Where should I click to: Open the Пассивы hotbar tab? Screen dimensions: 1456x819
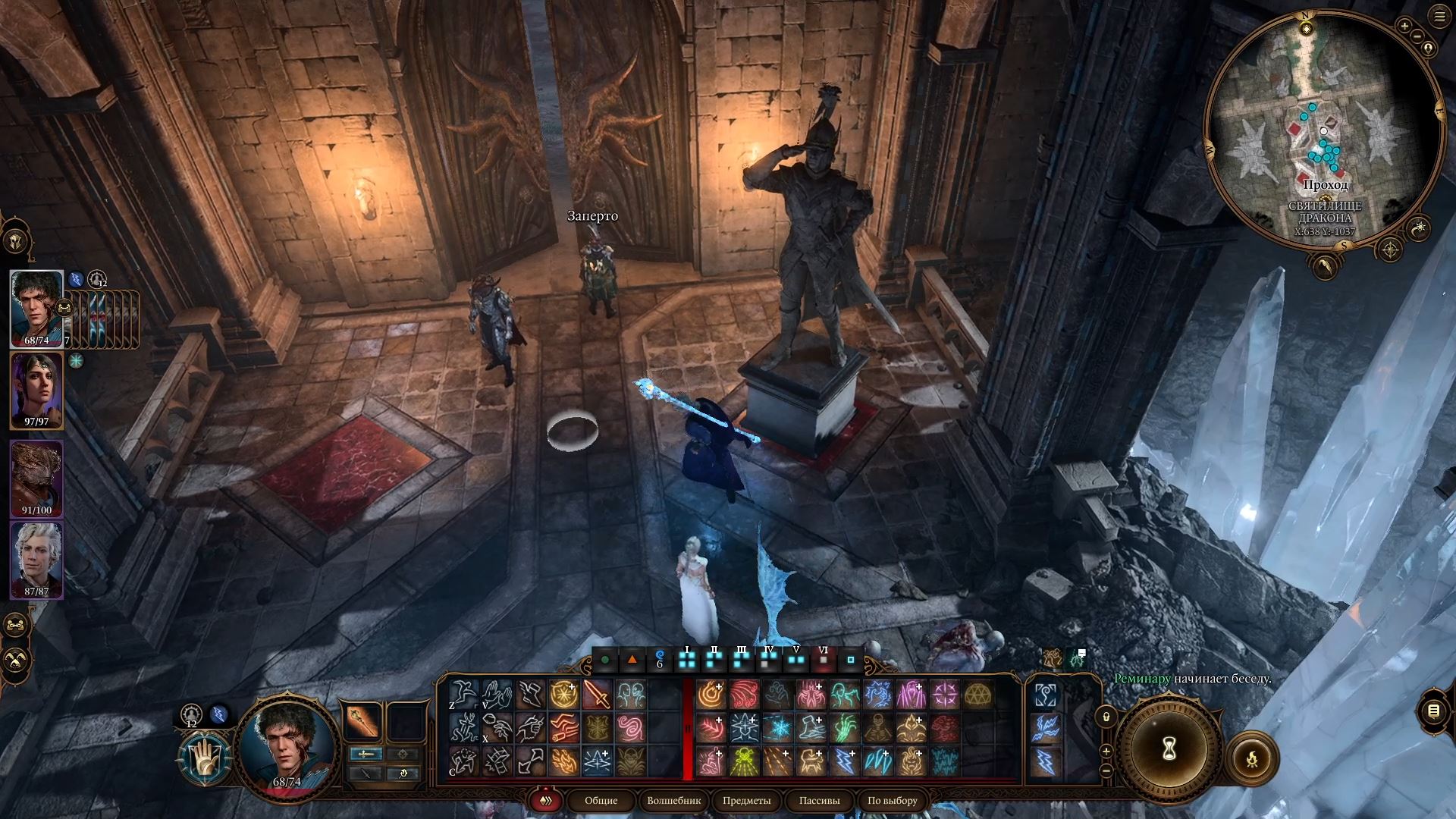tap(819, 801)
